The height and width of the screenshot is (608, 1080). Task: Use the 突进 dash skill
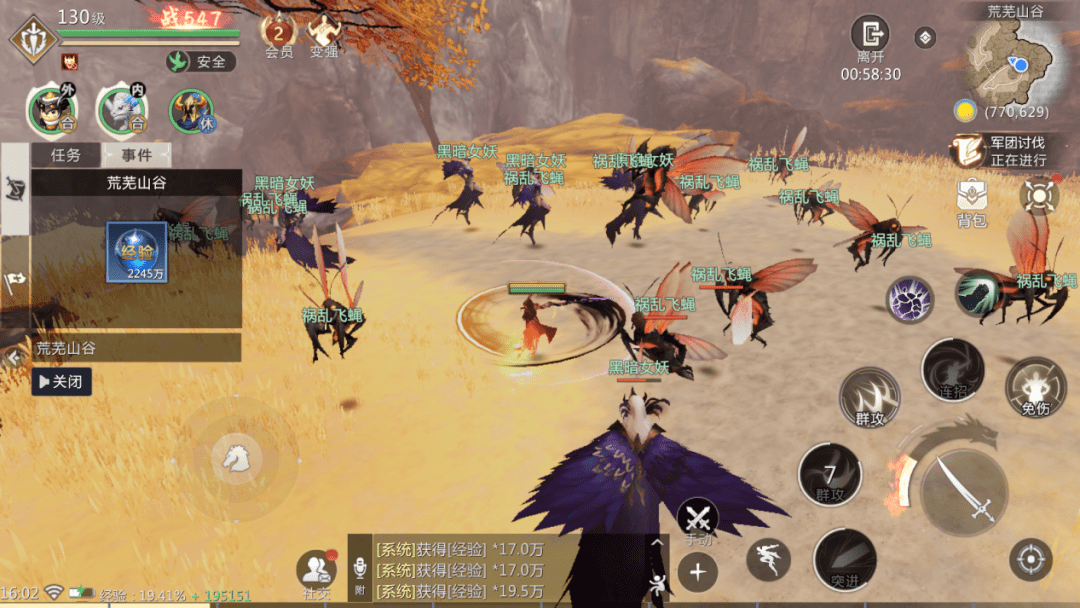click(x=844, y=560)
